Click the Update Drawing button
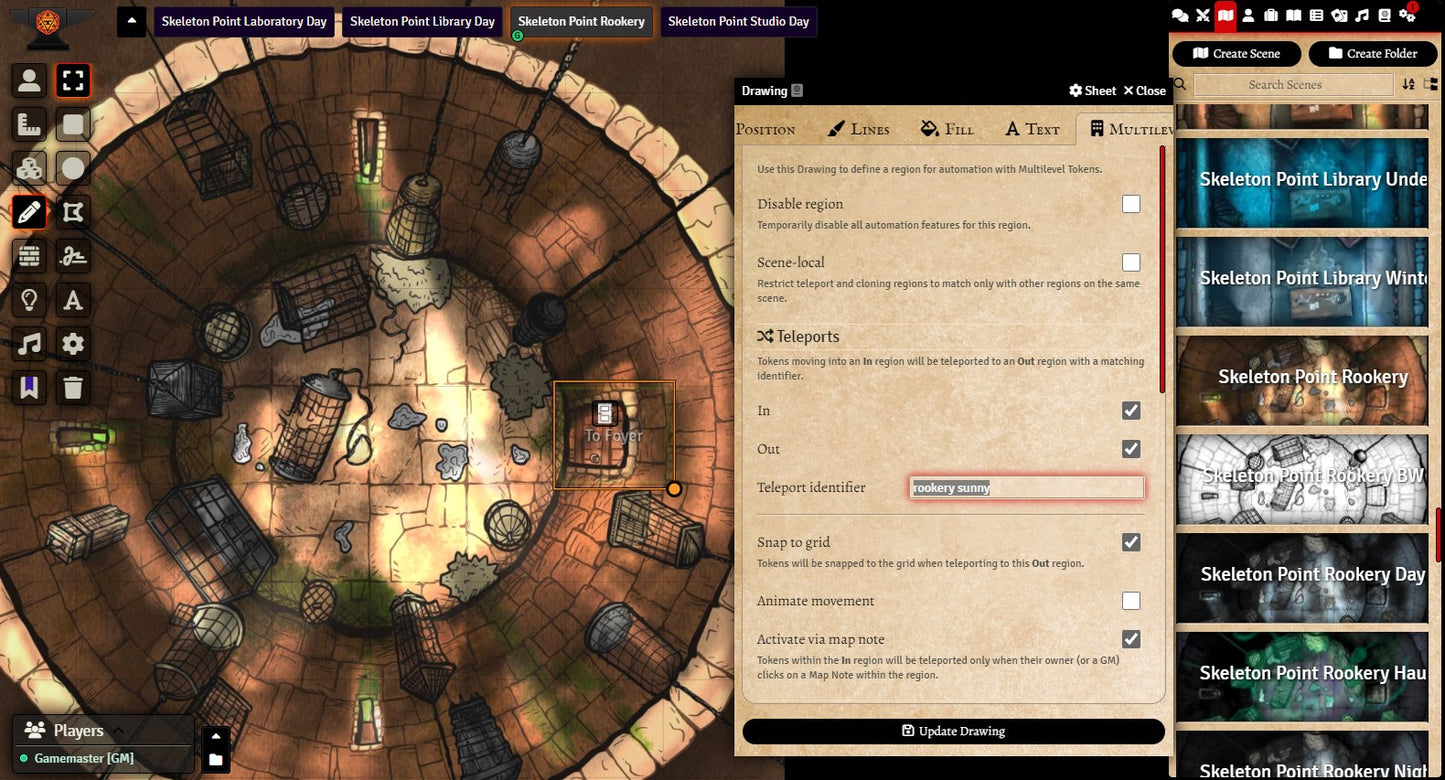This screenshot has height=780, width=1445. coord(953,731)
